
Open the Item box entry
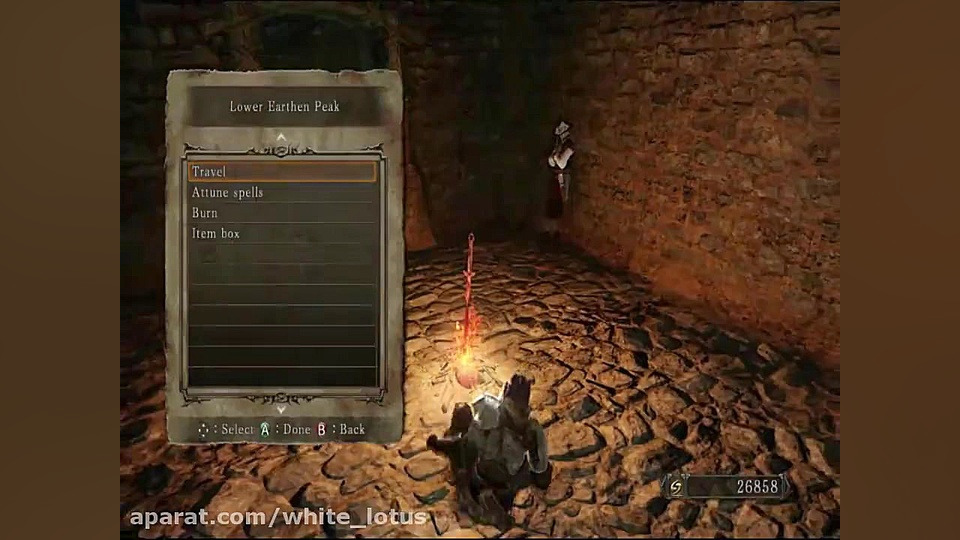coord(282,233)
